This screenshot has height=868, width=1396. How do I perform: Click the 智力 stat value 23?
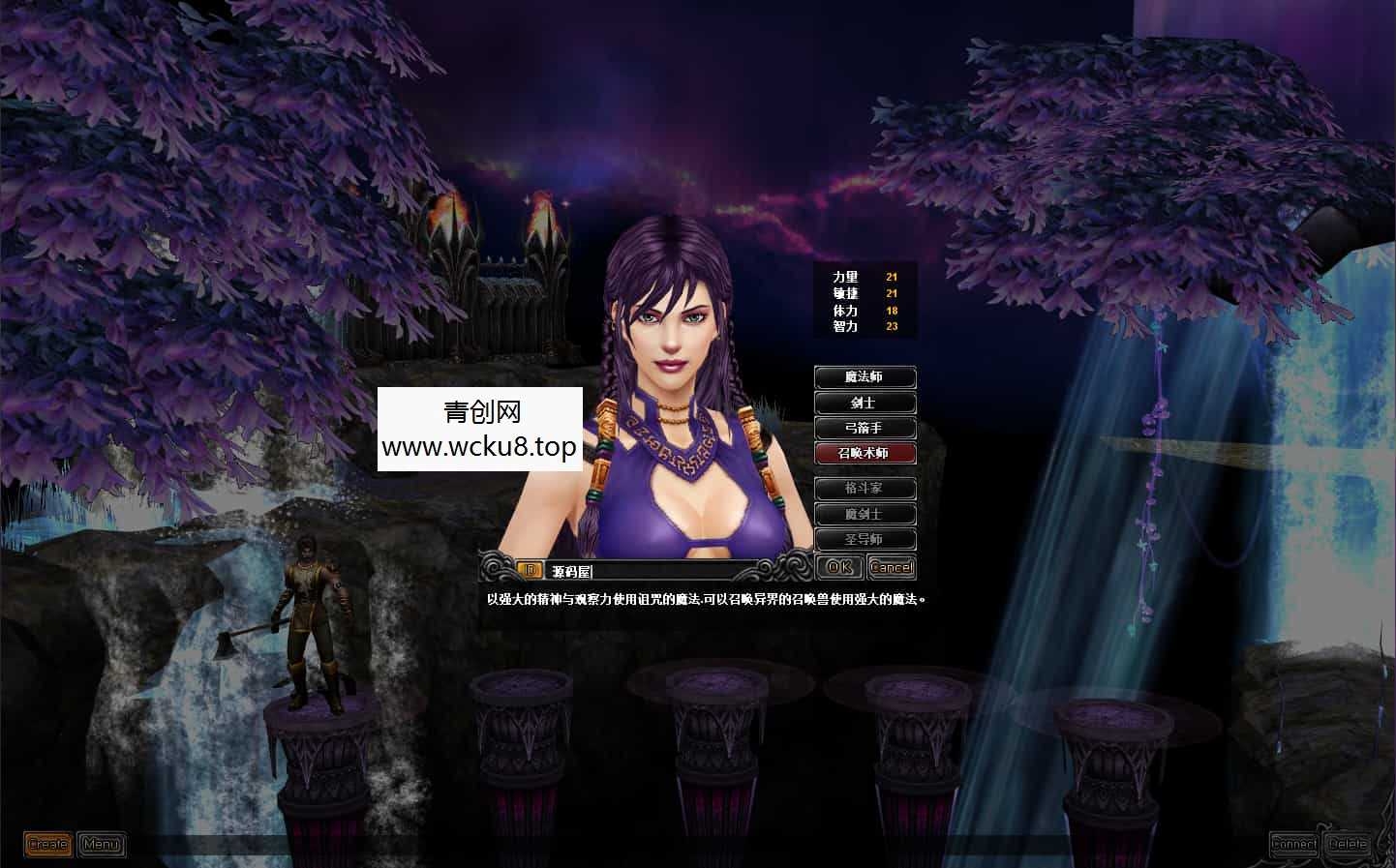tap(892, 326)
